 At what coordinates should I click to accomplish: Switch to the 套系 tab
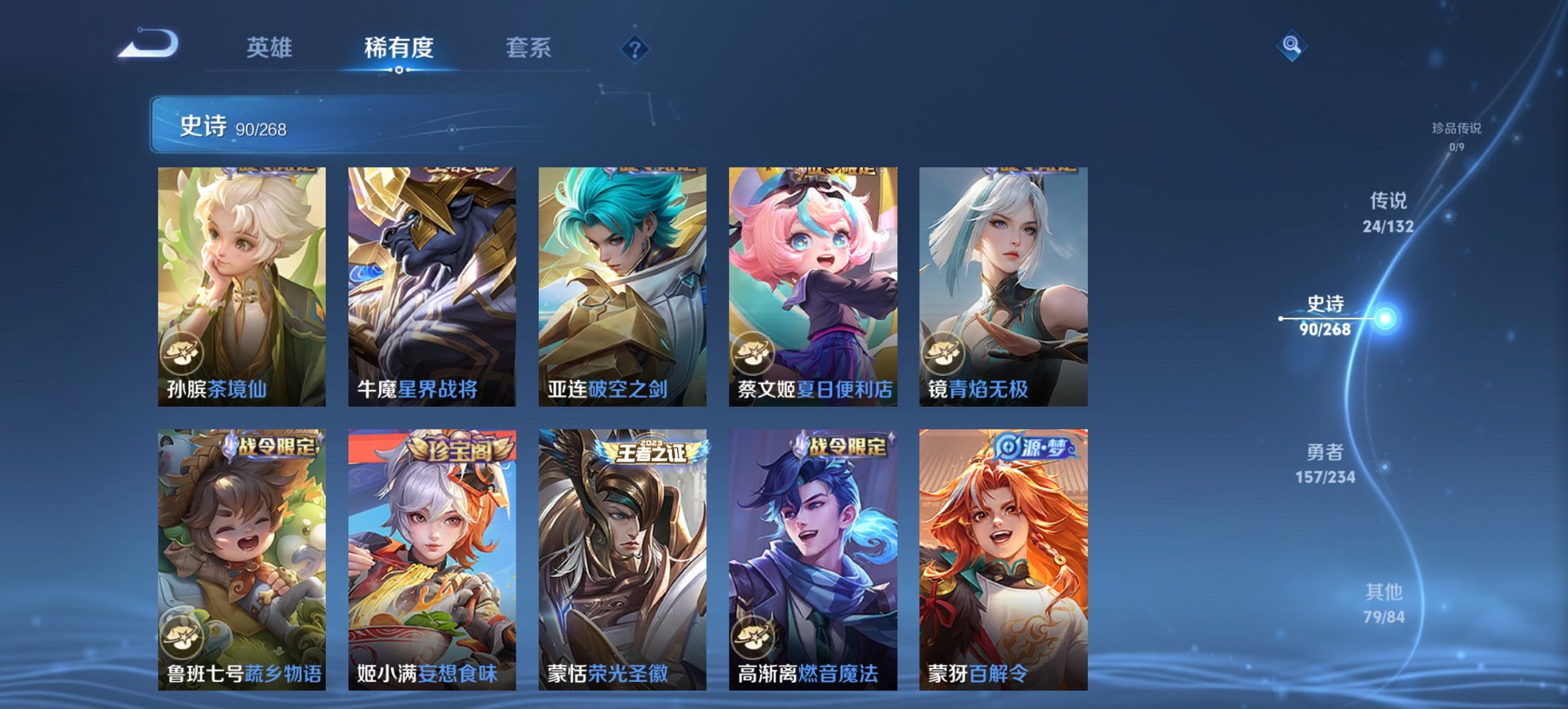tap(527, 48)
